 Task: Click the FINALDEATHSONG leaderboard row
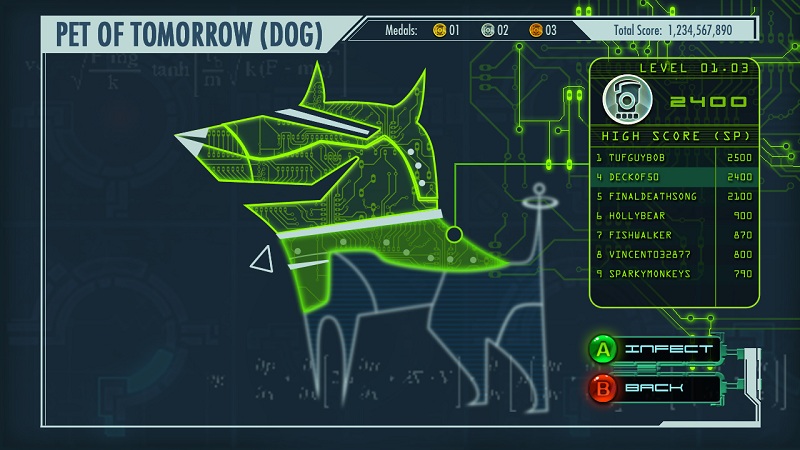coord(672,196)
